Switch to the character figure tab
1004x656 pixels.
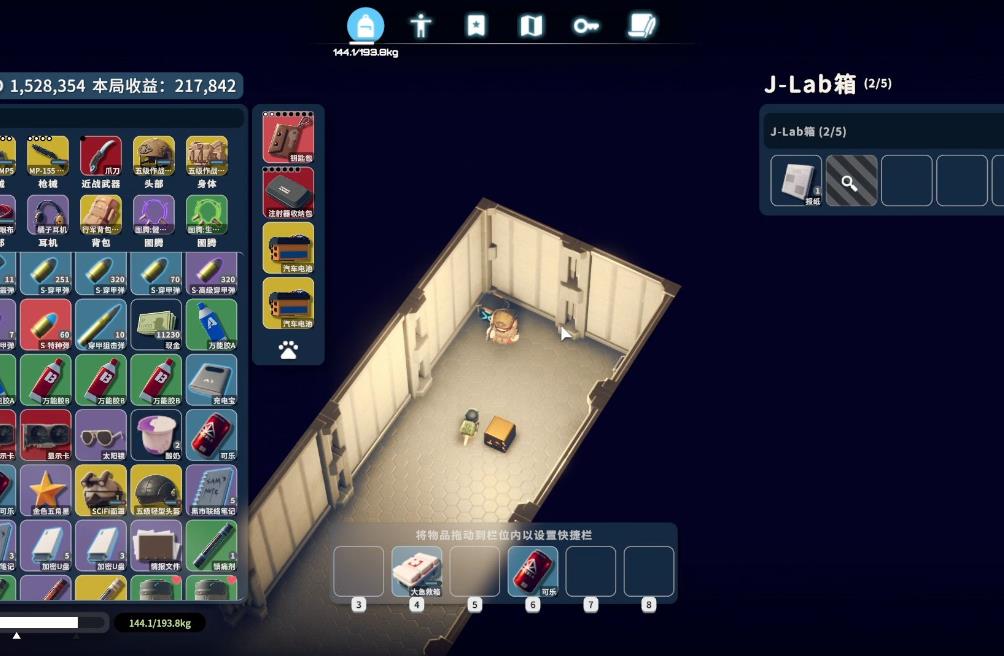tap(421, 26)
